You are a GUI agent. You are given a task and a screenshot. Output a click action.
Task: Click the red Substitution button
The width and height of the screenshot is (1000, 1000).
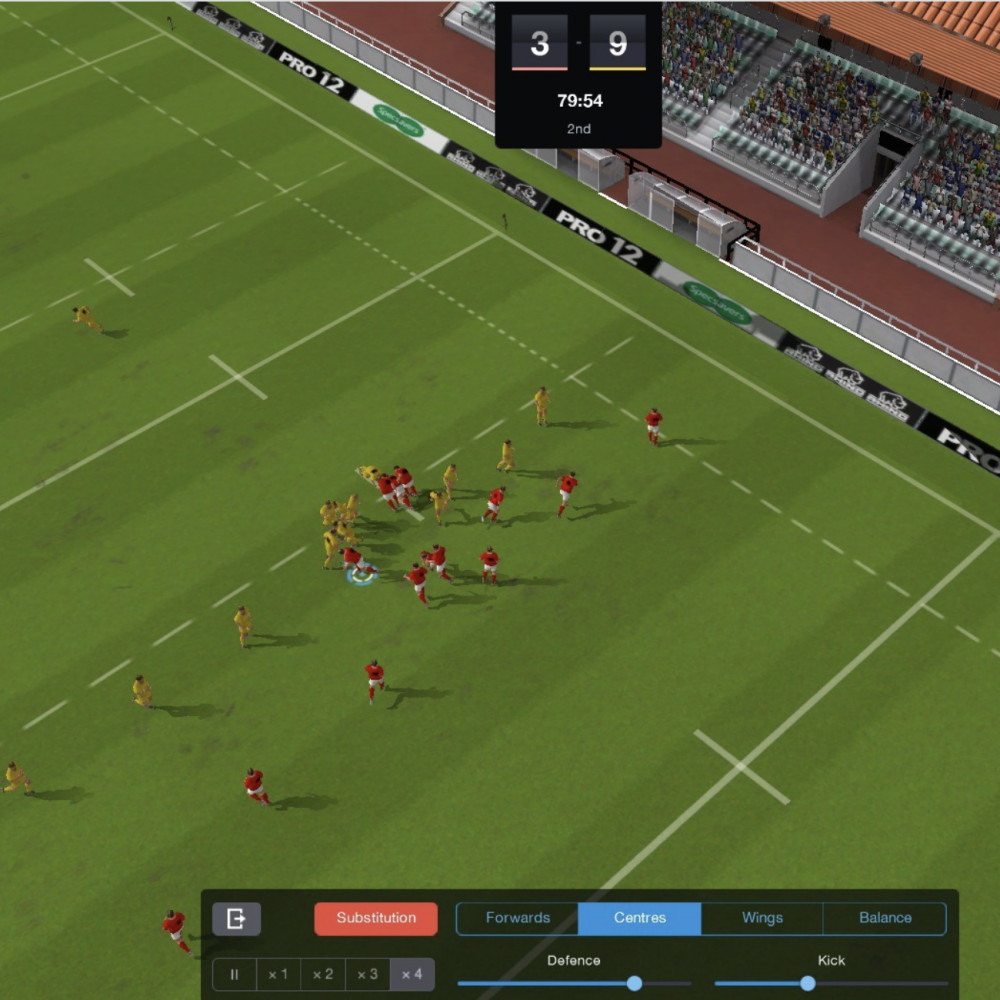376,918
